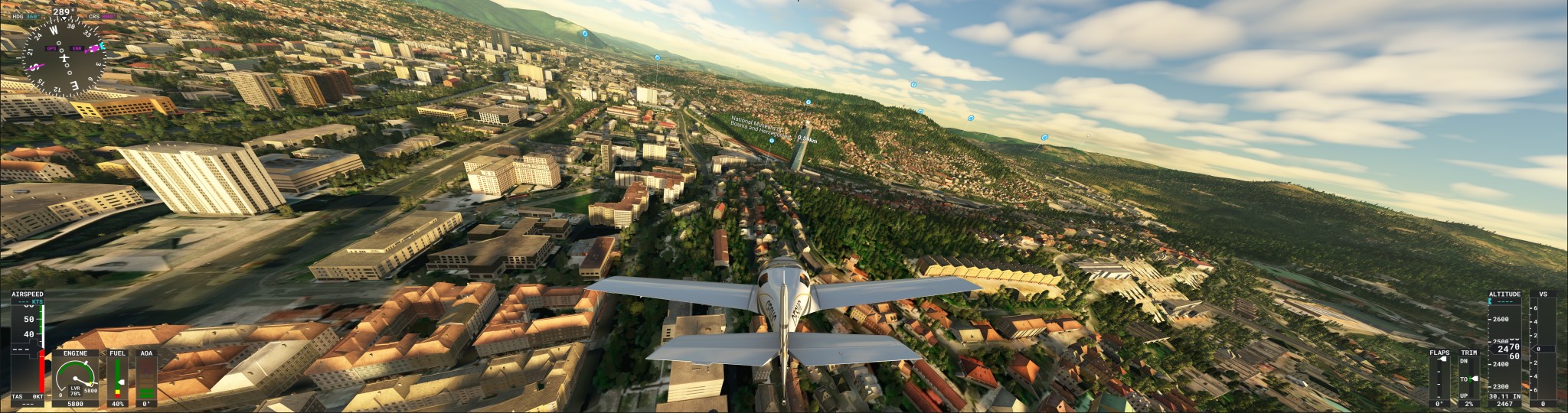Select the National Museum of Bosnia and Herzegovina marker

tap(772, 141)
